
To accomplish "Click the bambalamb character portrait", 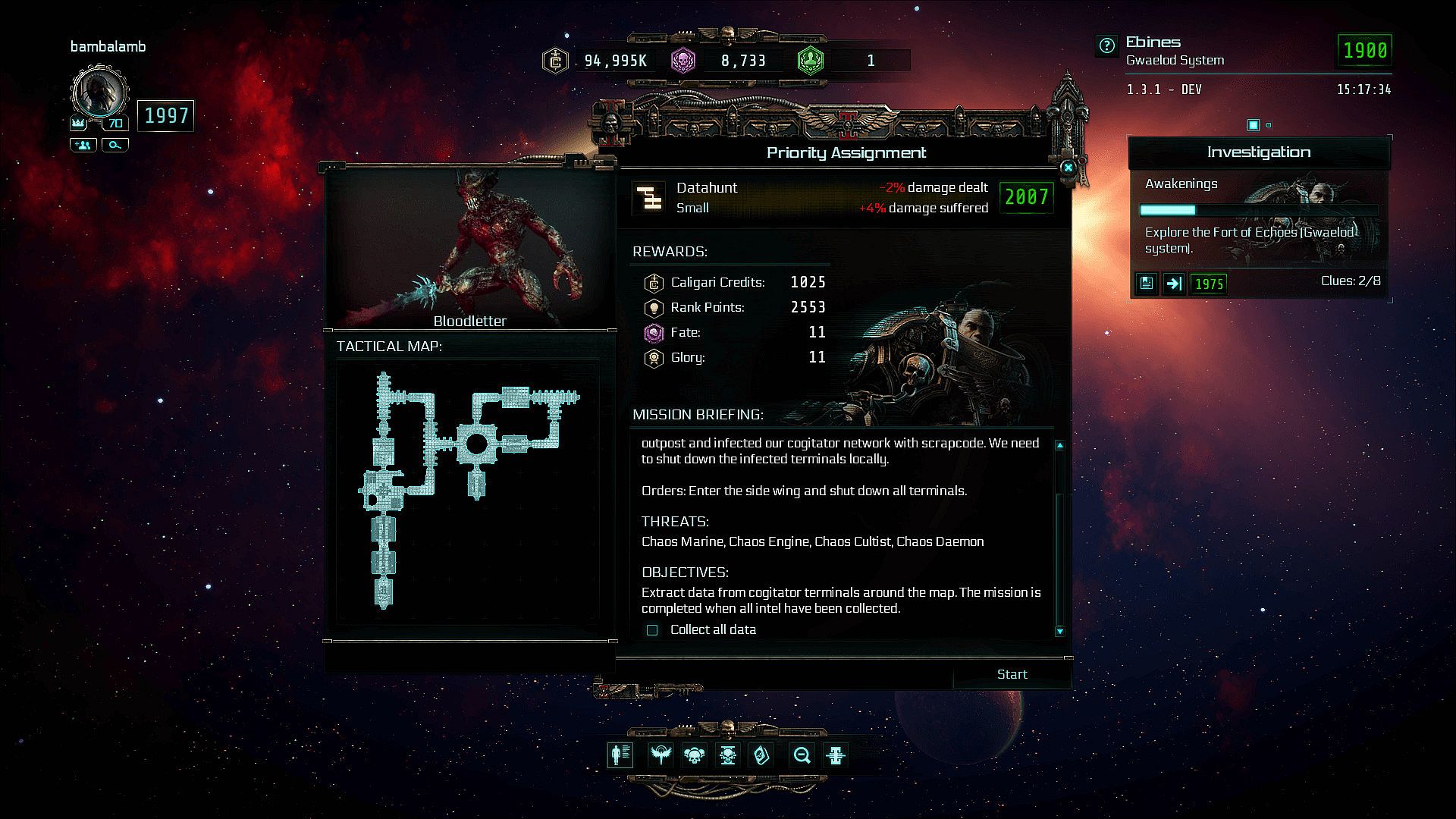I will (x=99, y=93).
